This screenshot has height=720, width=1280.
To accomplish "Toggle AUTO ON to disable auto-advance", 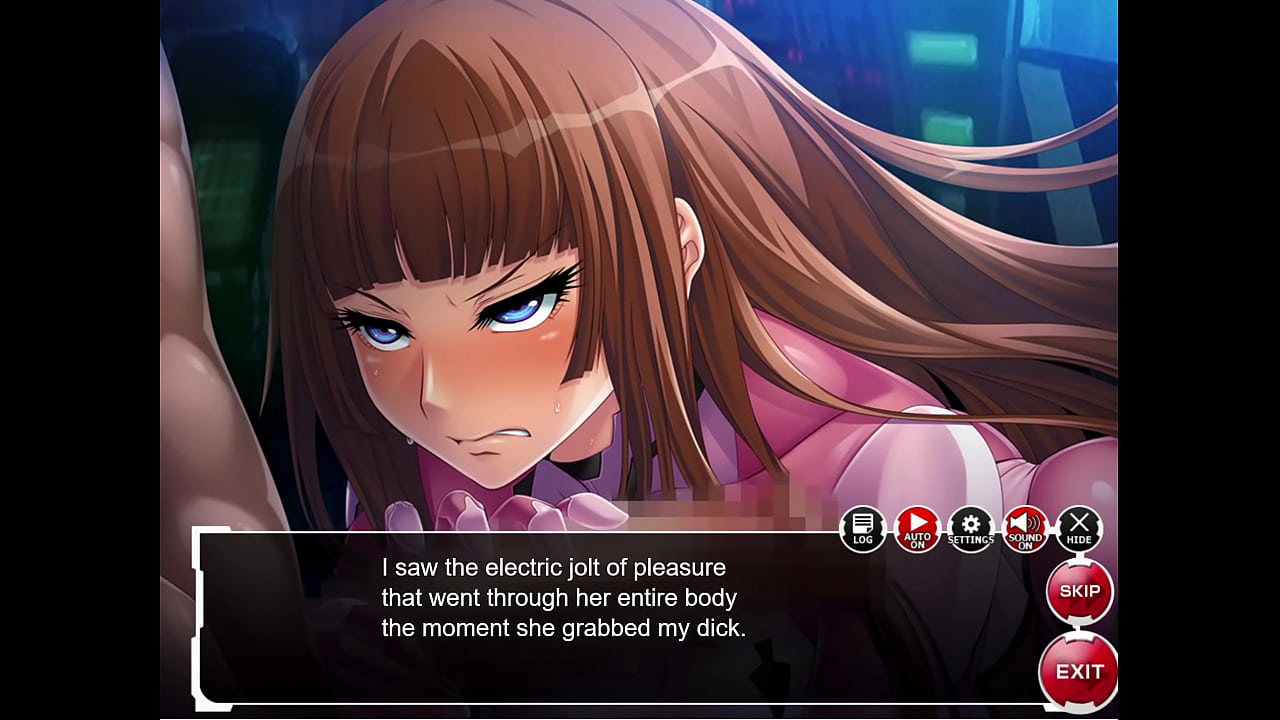I will pyautogui.click(x=916, y=527).
